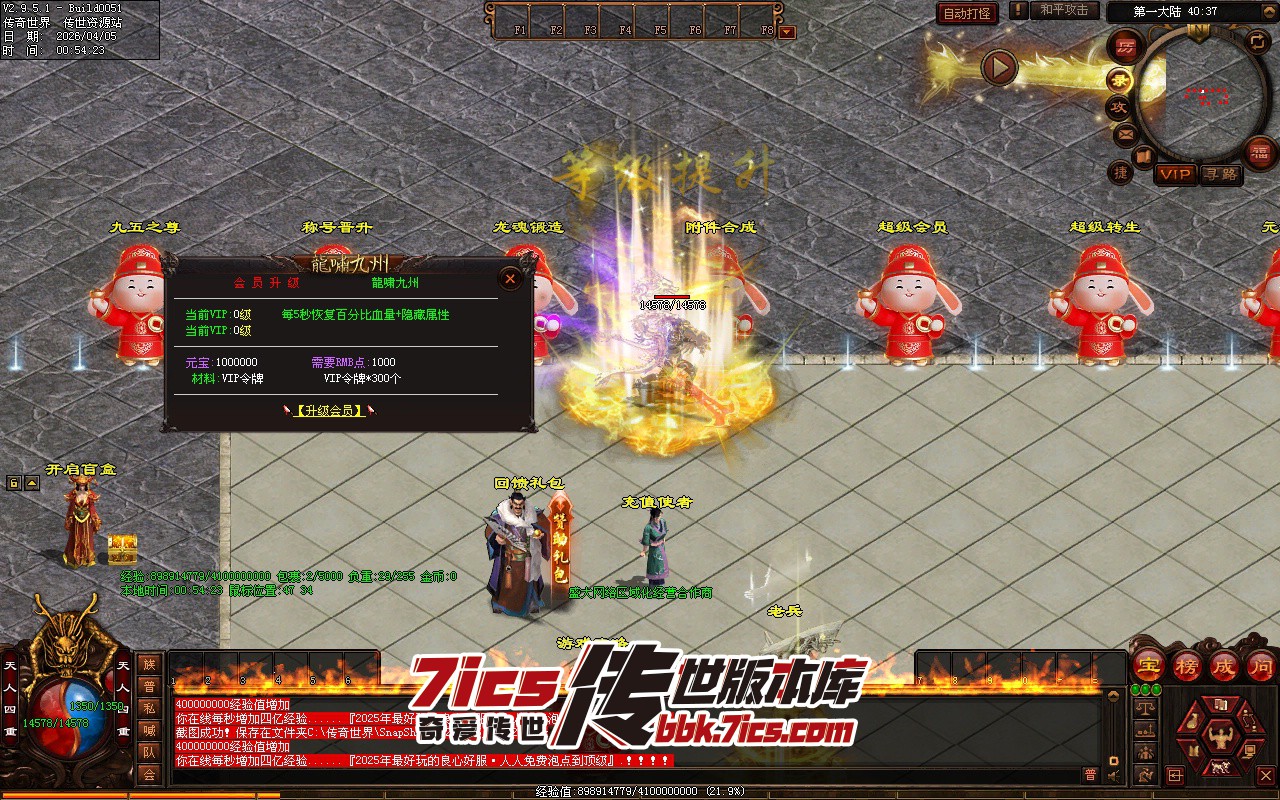Click the 问 help orb button

pos(1261,666)
